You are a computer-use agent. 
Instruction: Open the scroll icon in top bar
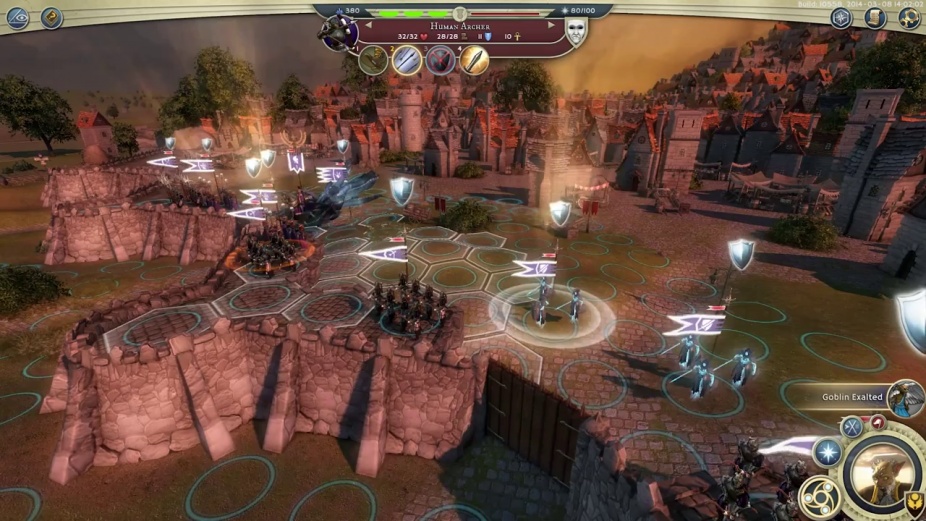tap(875, 17)
